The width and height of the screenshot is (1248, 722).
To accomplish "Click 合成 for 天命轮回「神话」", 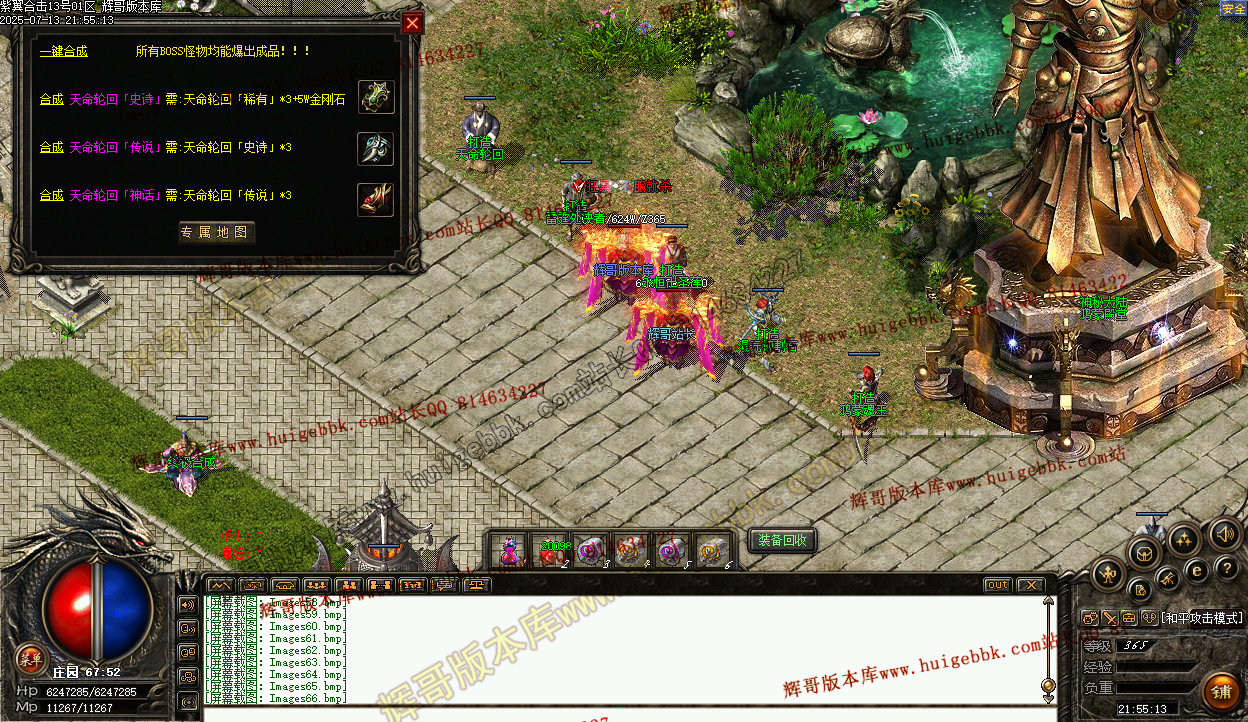I will (51, 196).
